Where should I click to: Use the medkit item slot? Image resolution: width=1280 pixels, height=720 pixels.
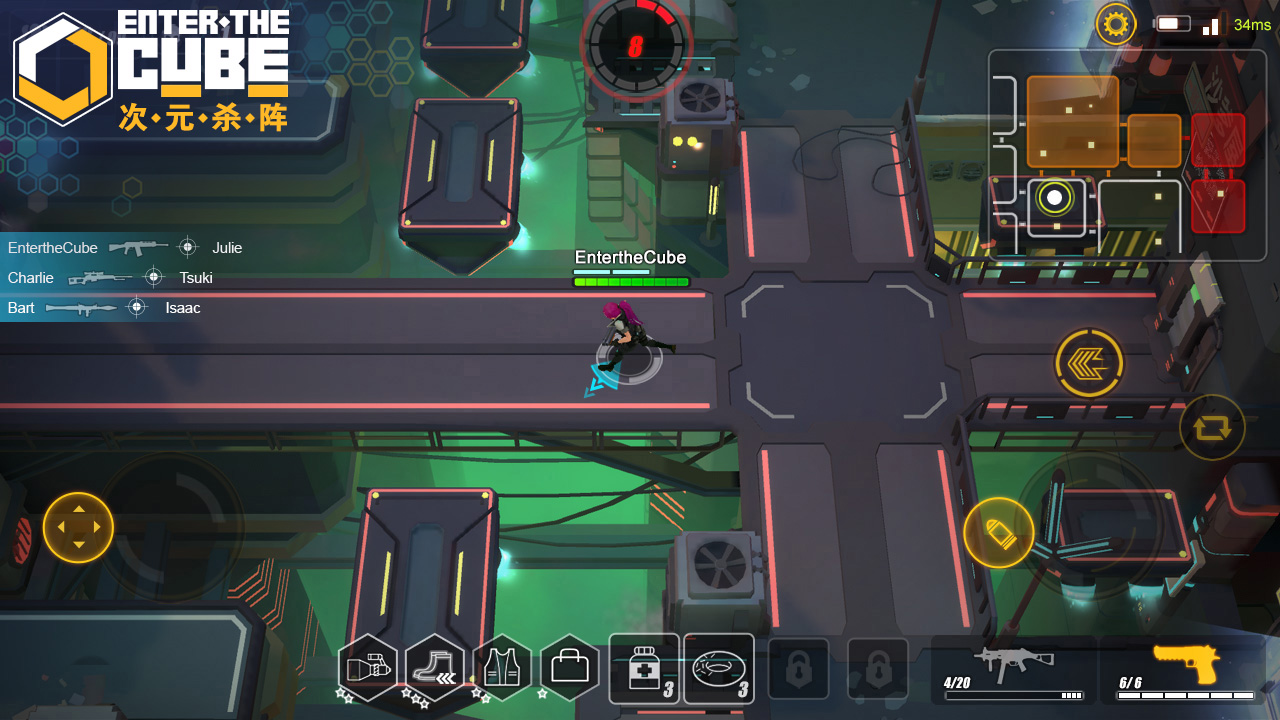pyautogui.click(x=644, y=668)
